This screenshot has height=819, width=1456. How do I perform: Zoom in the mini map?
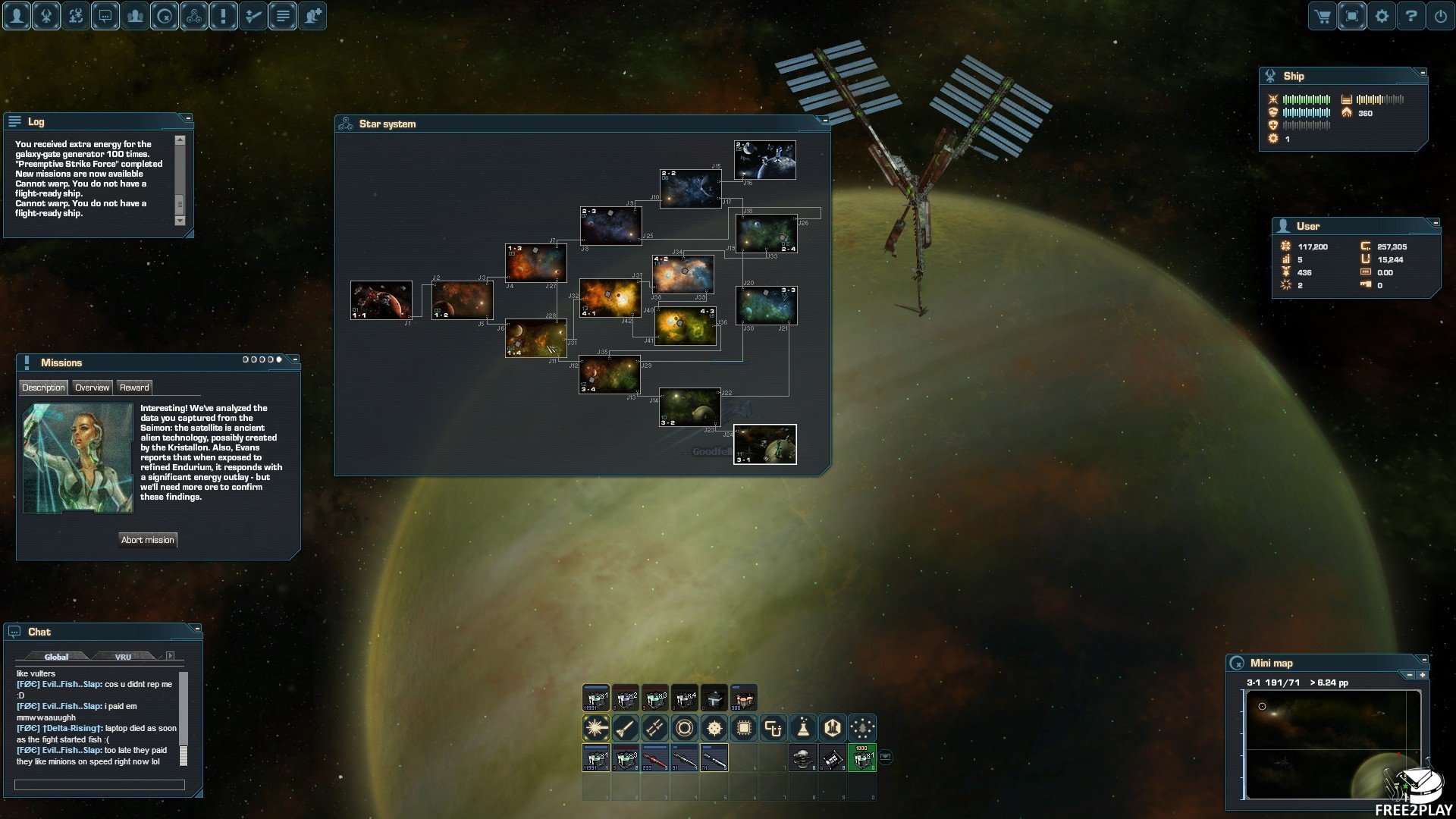(1423, 674)
